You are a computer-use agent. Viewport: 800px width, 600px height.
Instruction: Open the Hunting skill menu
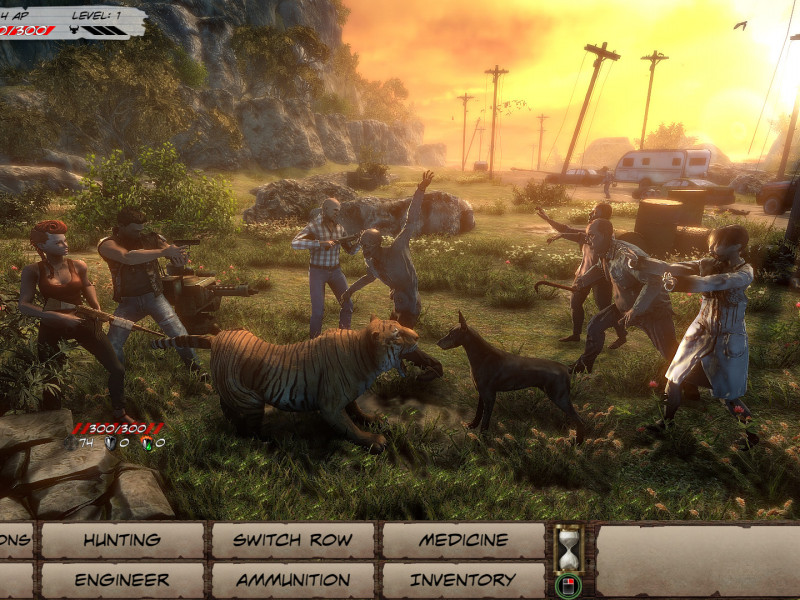tap(122, 540)
